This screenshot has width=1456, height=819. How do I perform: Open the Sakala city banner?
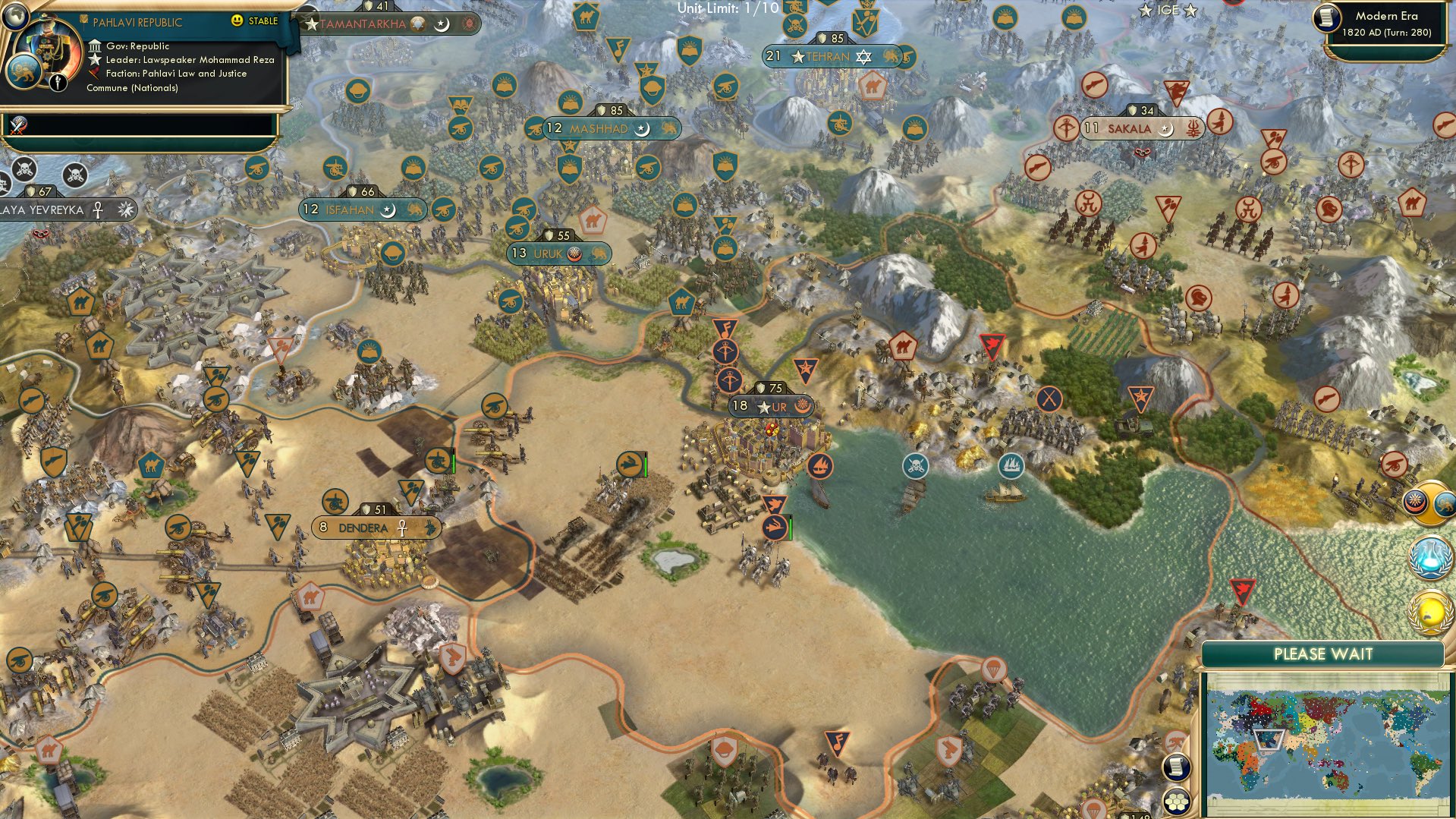1129,129
